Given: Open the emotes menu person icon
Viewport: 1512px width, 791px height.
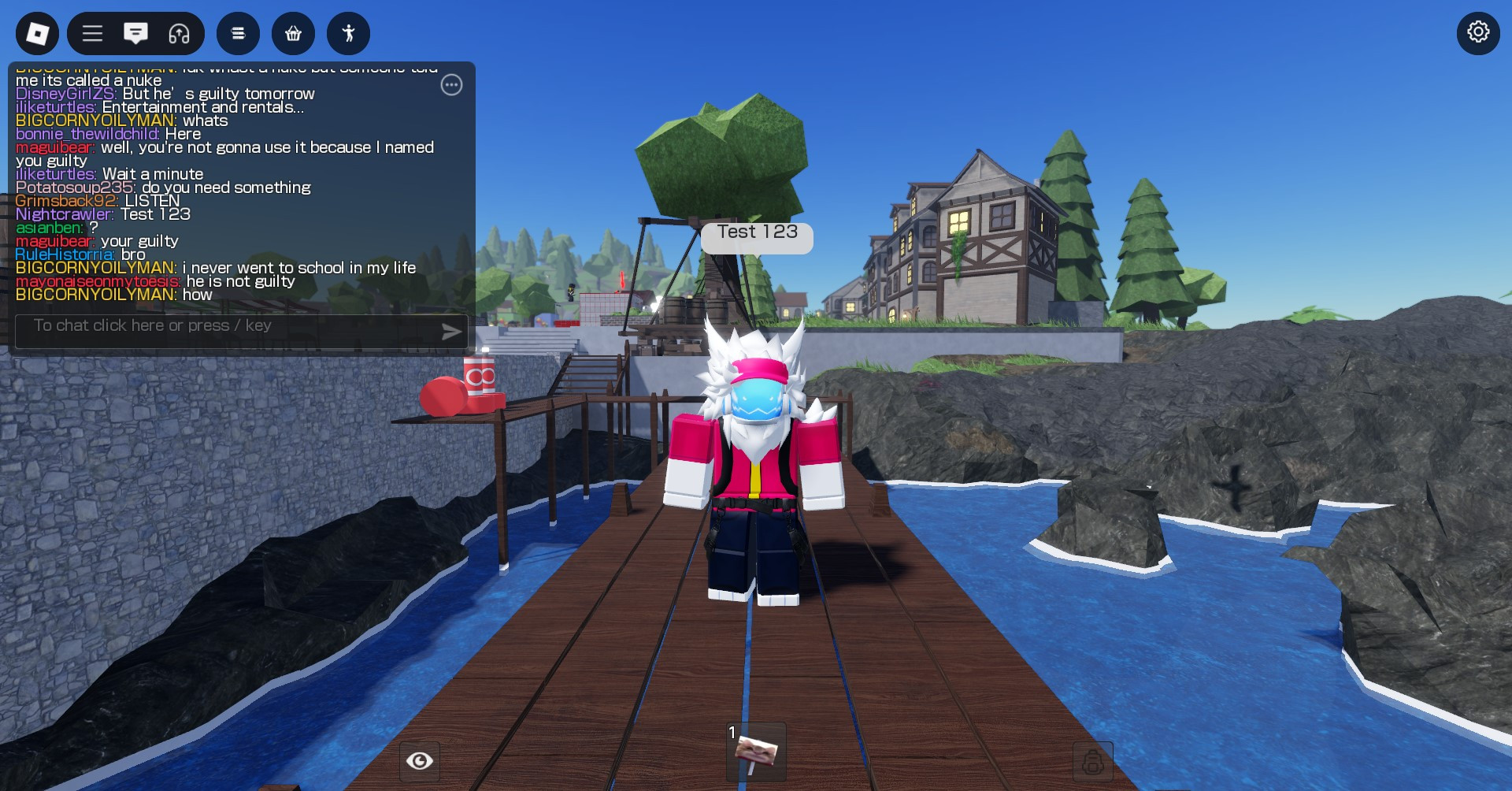Looking at the screenshot, I should coord(348,33).
